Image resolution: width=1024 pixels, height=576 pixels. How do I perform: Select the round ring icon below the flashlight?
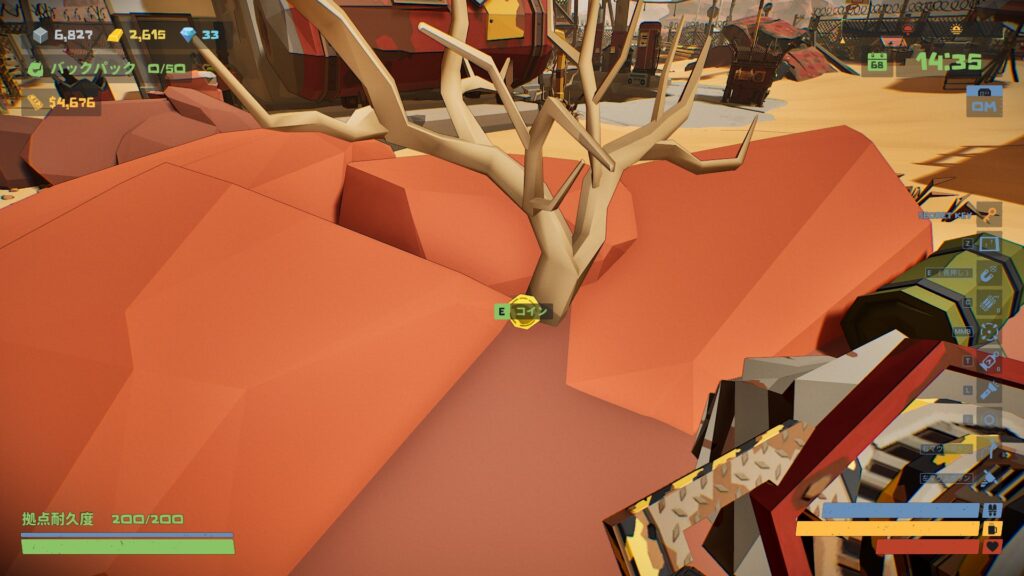coord(990,419)
